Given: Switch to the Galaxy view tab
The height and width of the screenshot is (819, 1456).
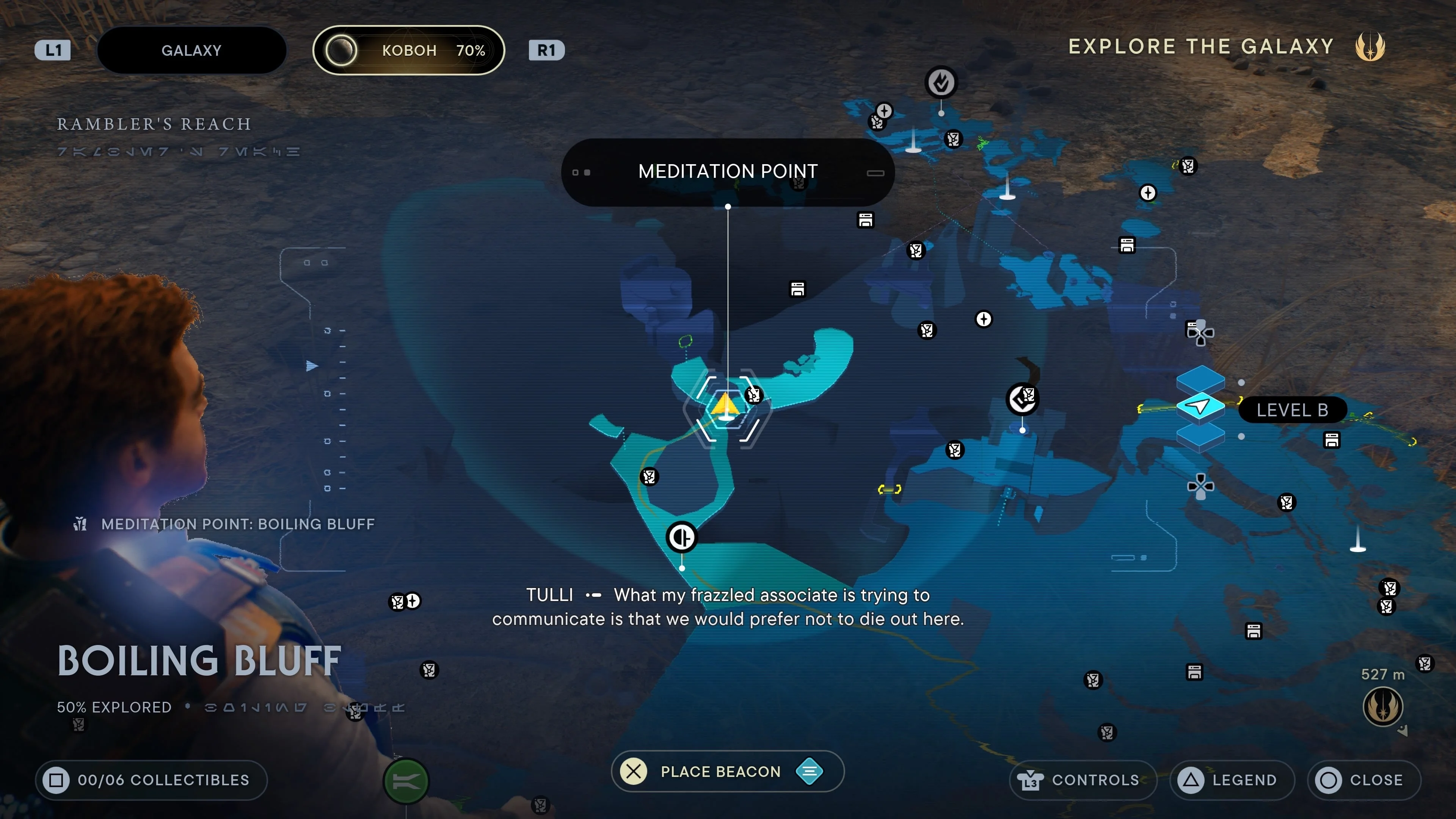Looking at the screenshot, I should point(191,50).
